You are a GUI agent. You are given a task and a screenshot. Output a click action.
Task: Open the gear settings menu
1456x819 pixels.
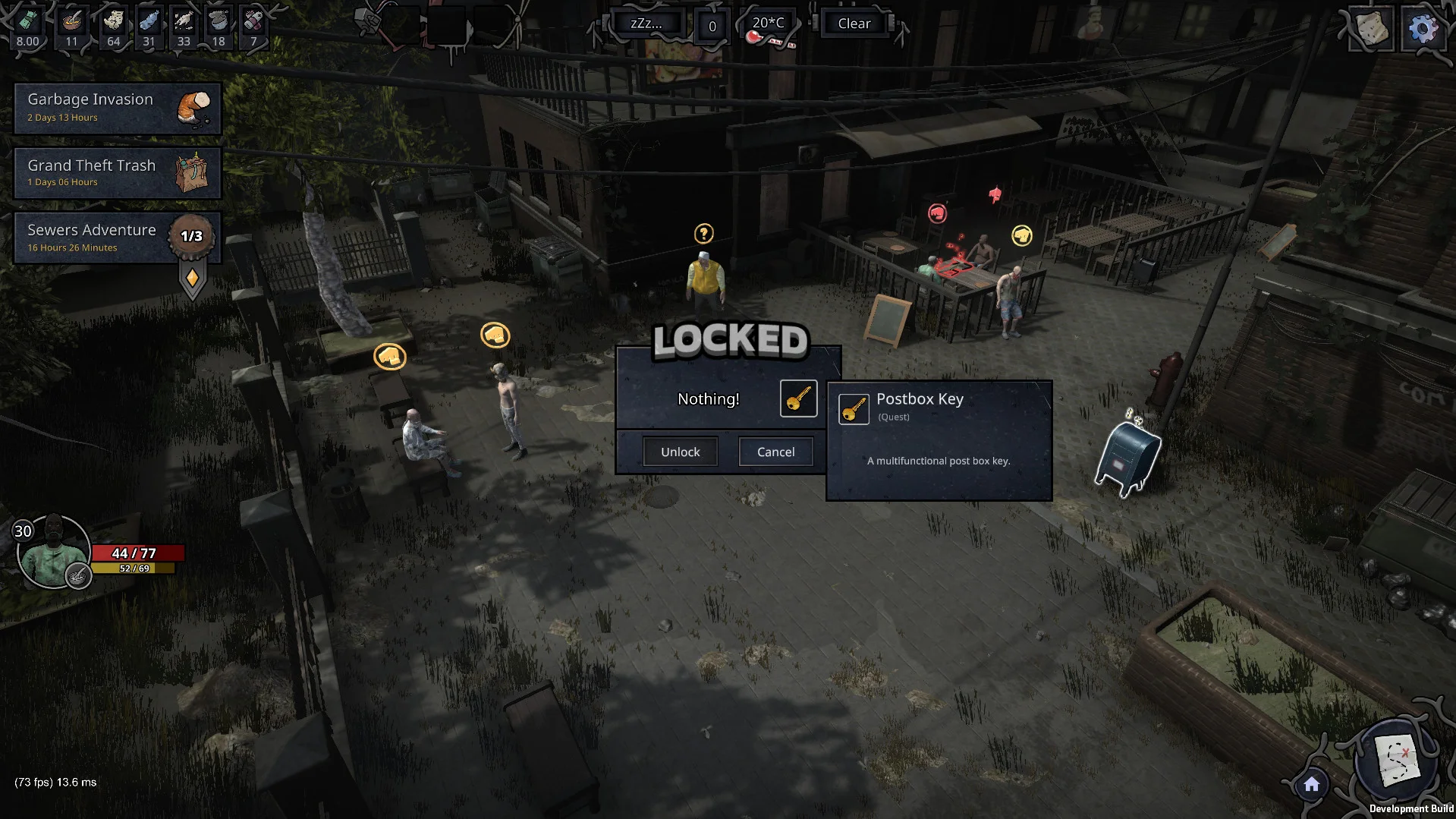[1423, 29]
